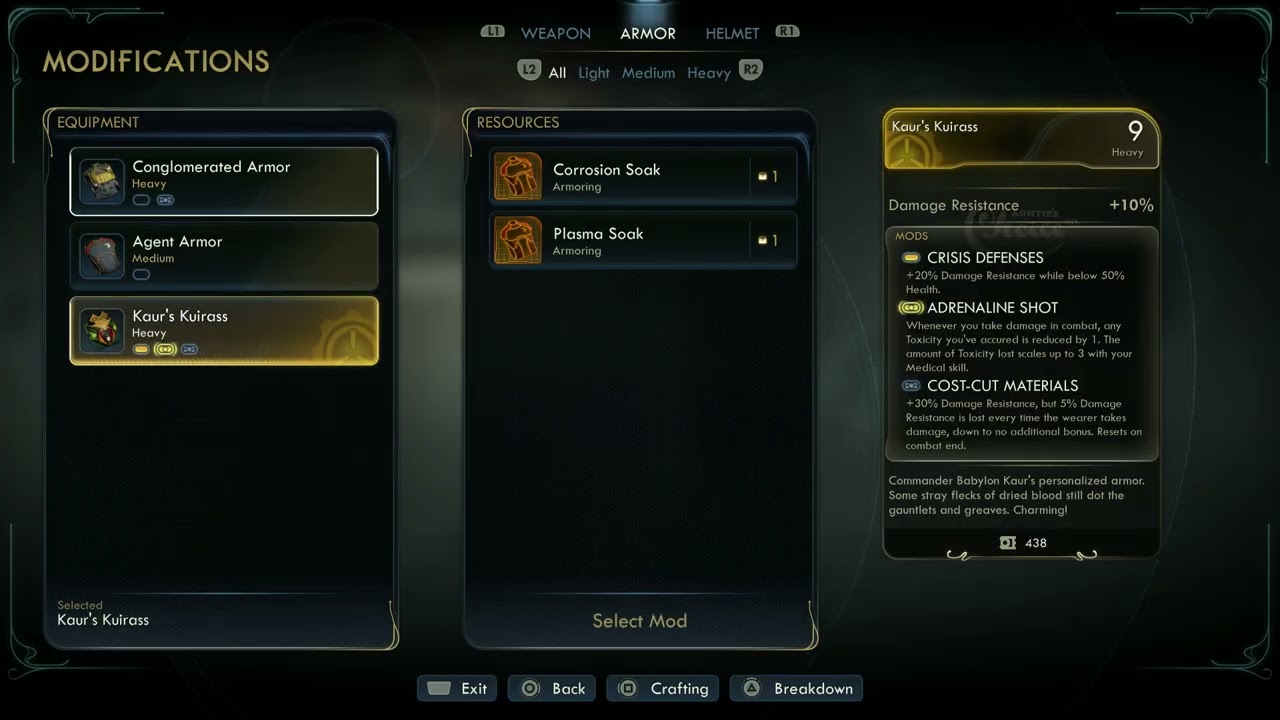Pick the Plasma Soak armoring mod

[643, 241]
